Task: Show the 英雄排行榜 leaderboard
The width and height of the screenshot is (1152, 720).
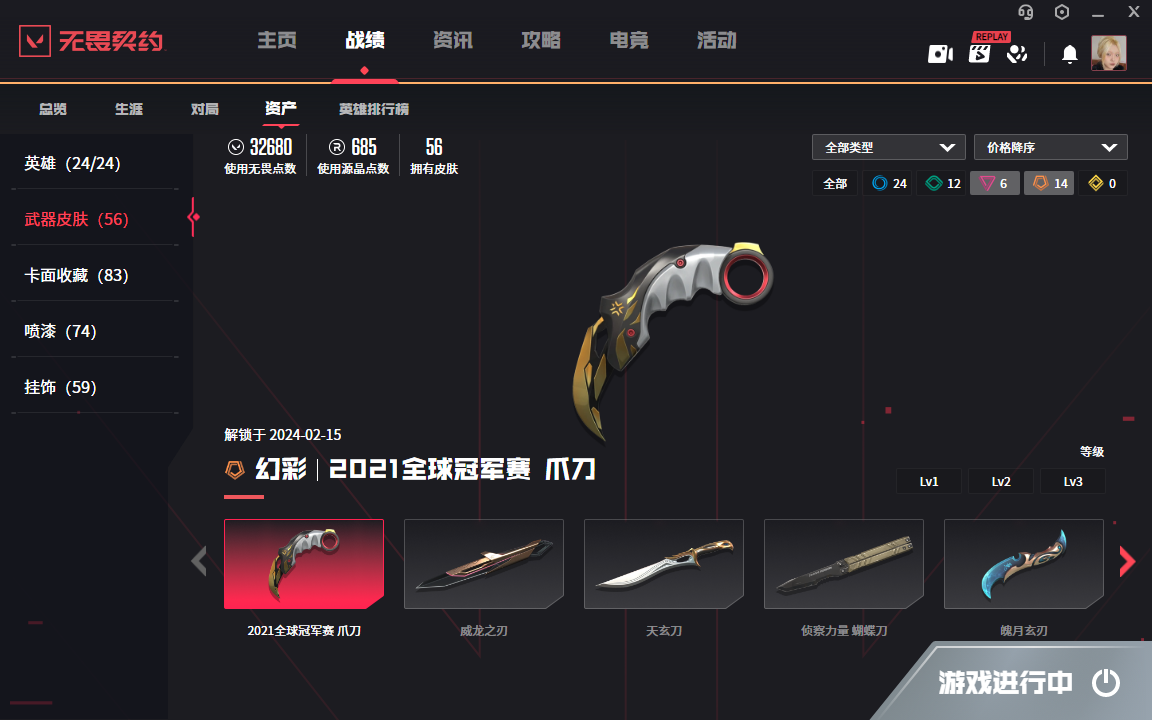Action: pos(373,109)
